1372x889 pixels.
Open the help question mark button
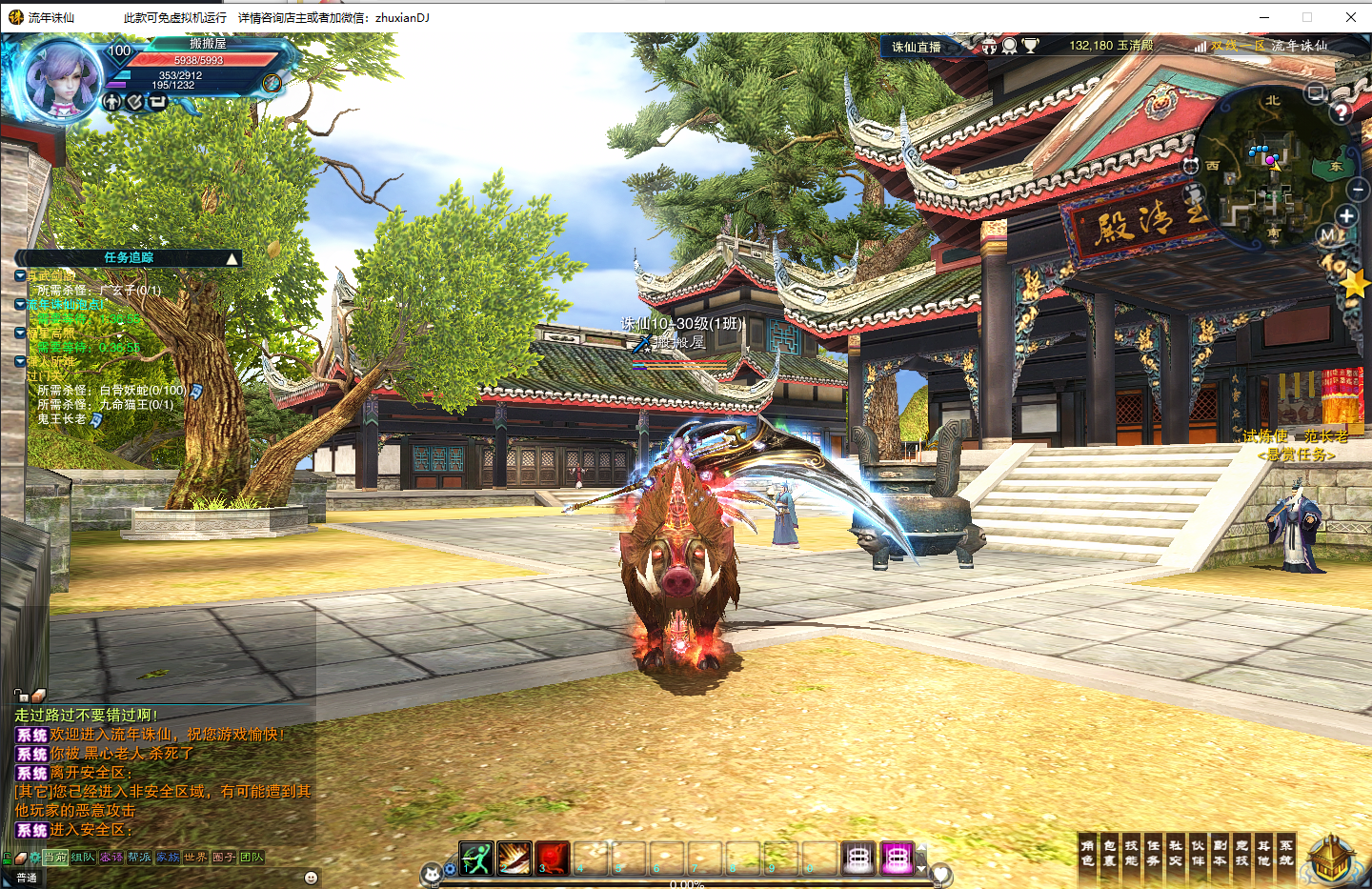[1342, 111]
